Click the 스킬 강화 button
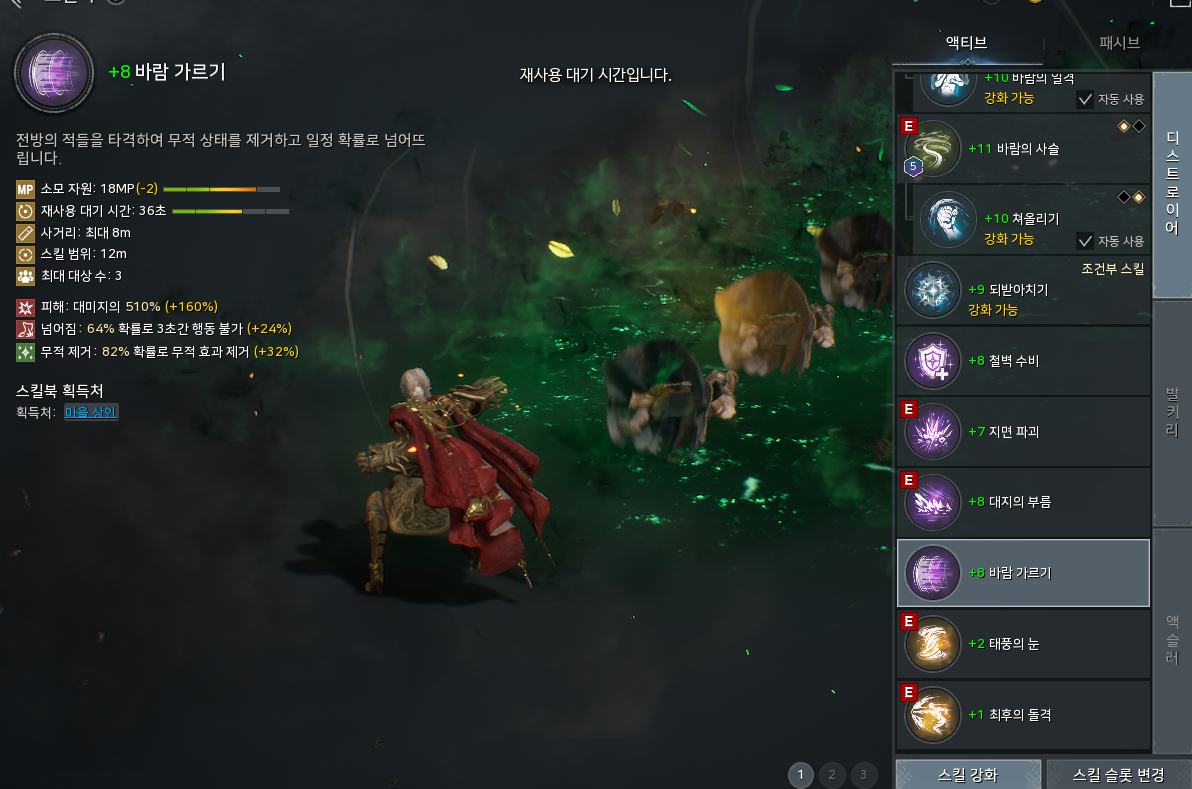This screenshot has width=1192, height=789. (x=967, y=774)
